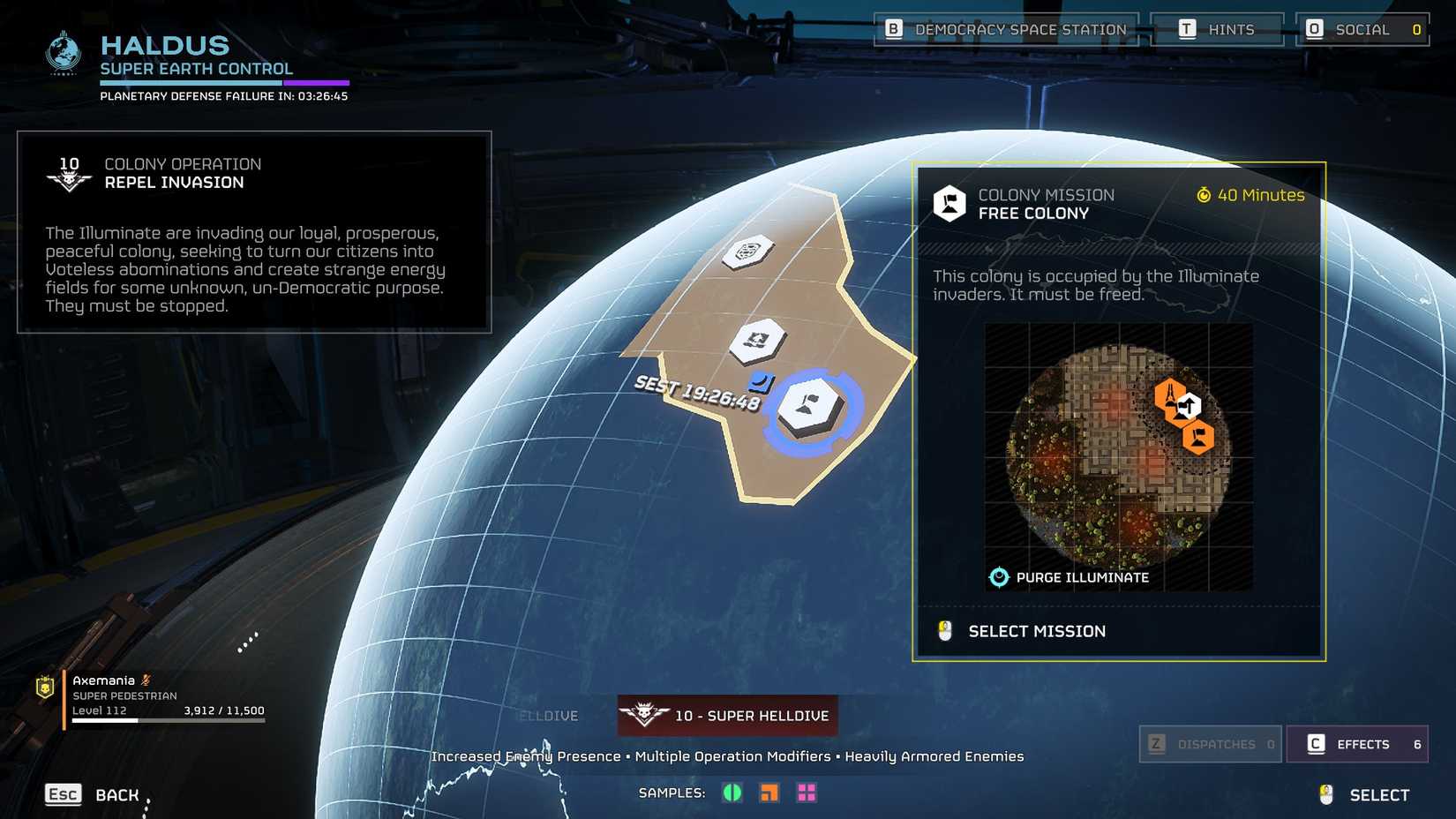
Task: Toggle the Social panel open
Action: pyautogui.click(x=1362, y=28)
